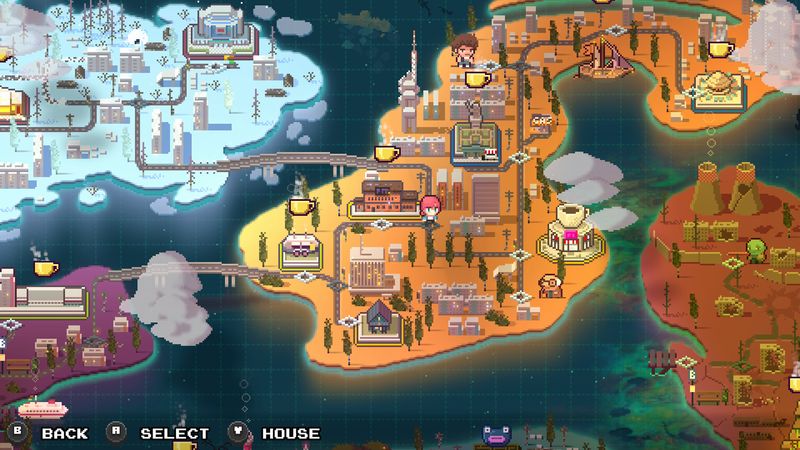This screenshot has height=450, width=800.
Task: Choose the dark gabled house location
Action: click(380, 318)
